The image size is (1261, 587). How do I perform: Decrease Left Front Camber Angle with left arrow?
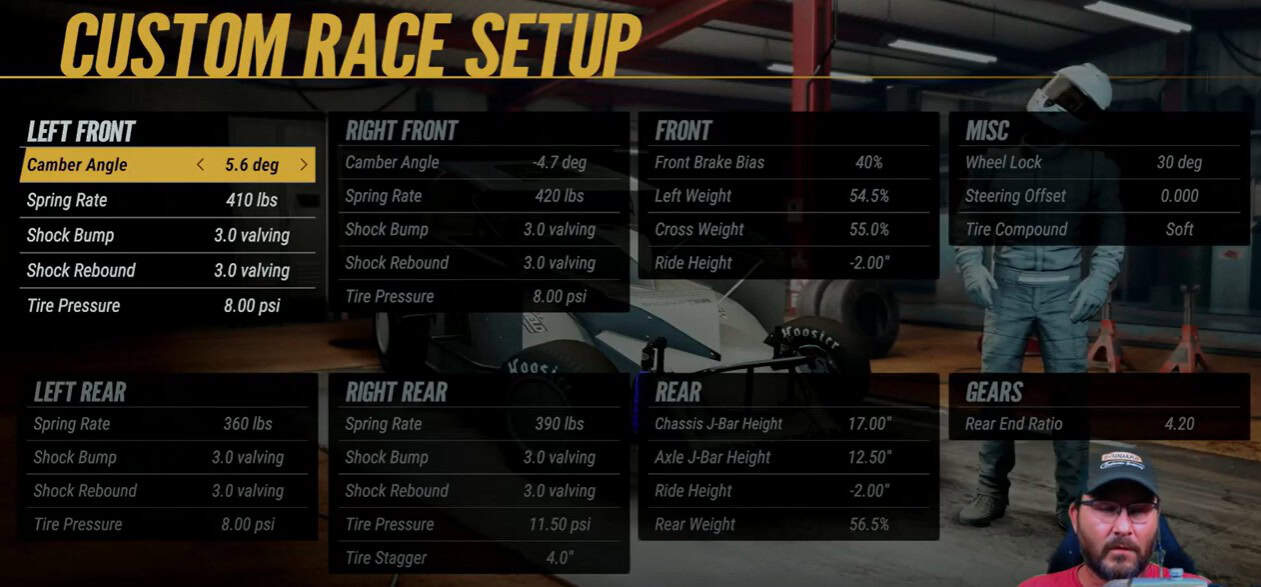(200, 165)
